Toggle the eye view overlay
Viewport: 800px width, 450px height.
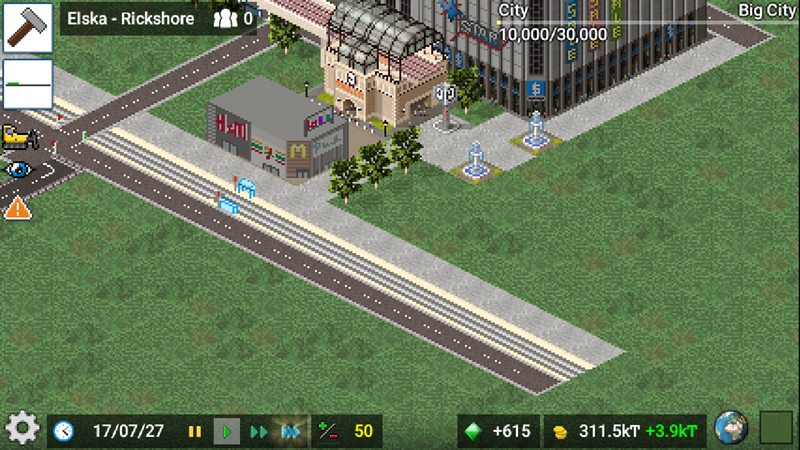click(x=17, y=169)
